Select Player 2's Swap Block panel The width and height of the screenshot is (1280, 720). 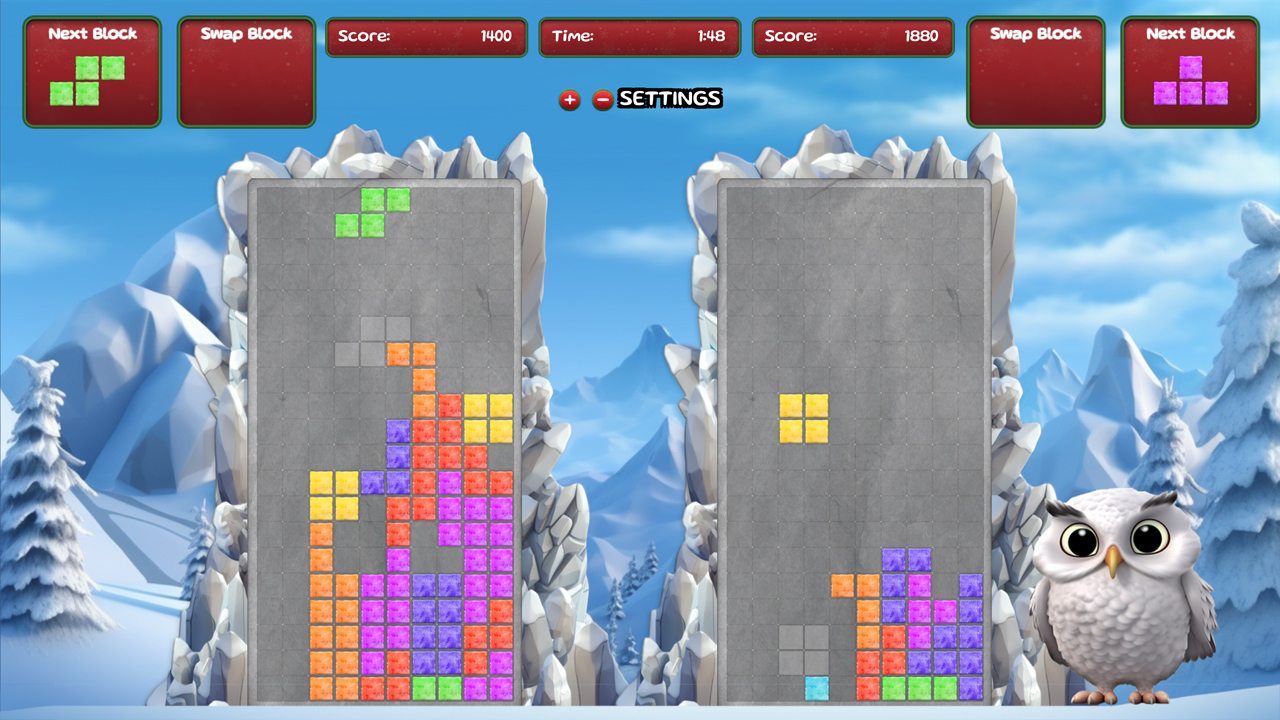(x=1036, y=71)
